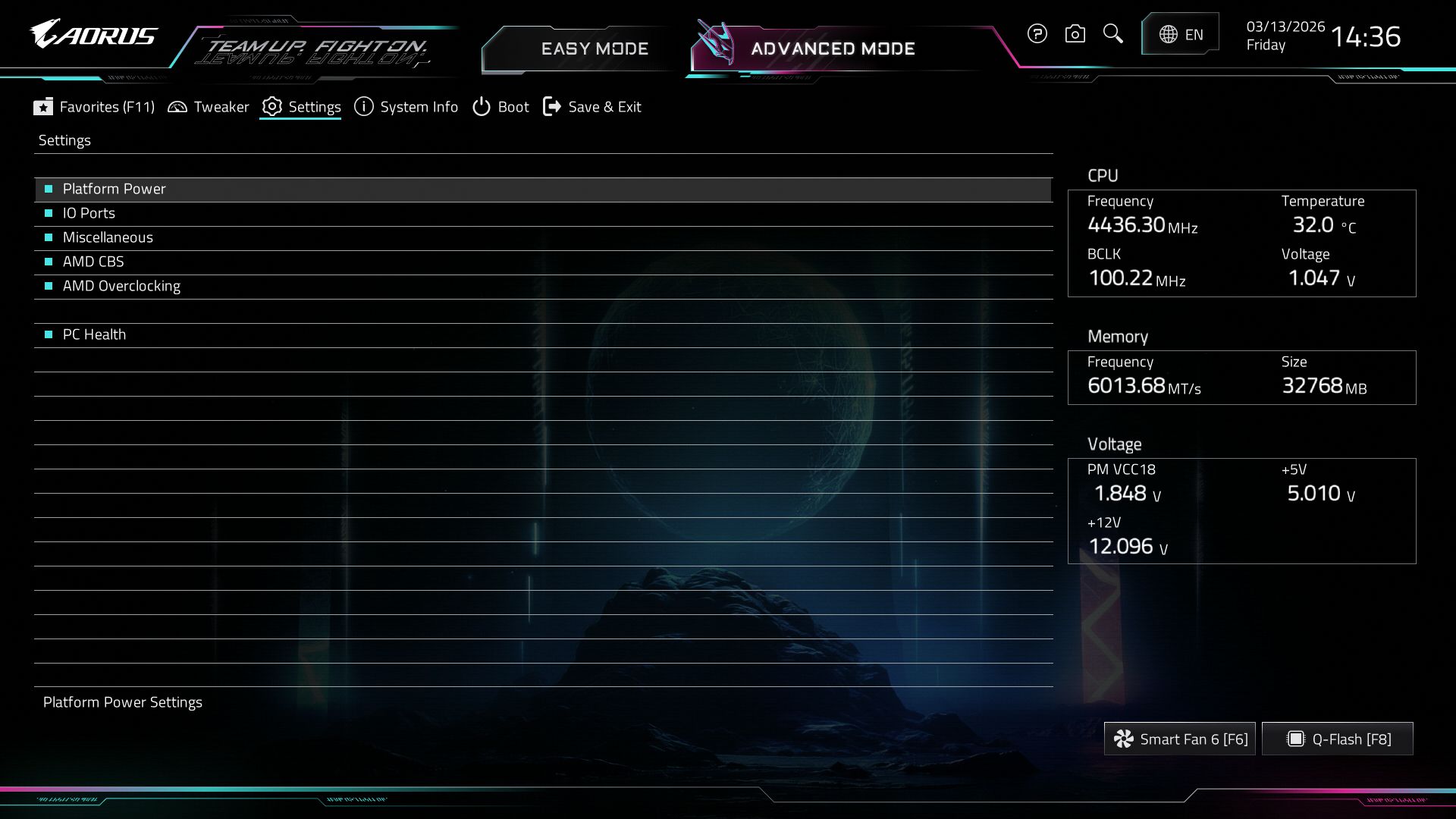Open the Save & Exit tab
The width and height of the screenshot is (1456, 819).
[592, 107]
